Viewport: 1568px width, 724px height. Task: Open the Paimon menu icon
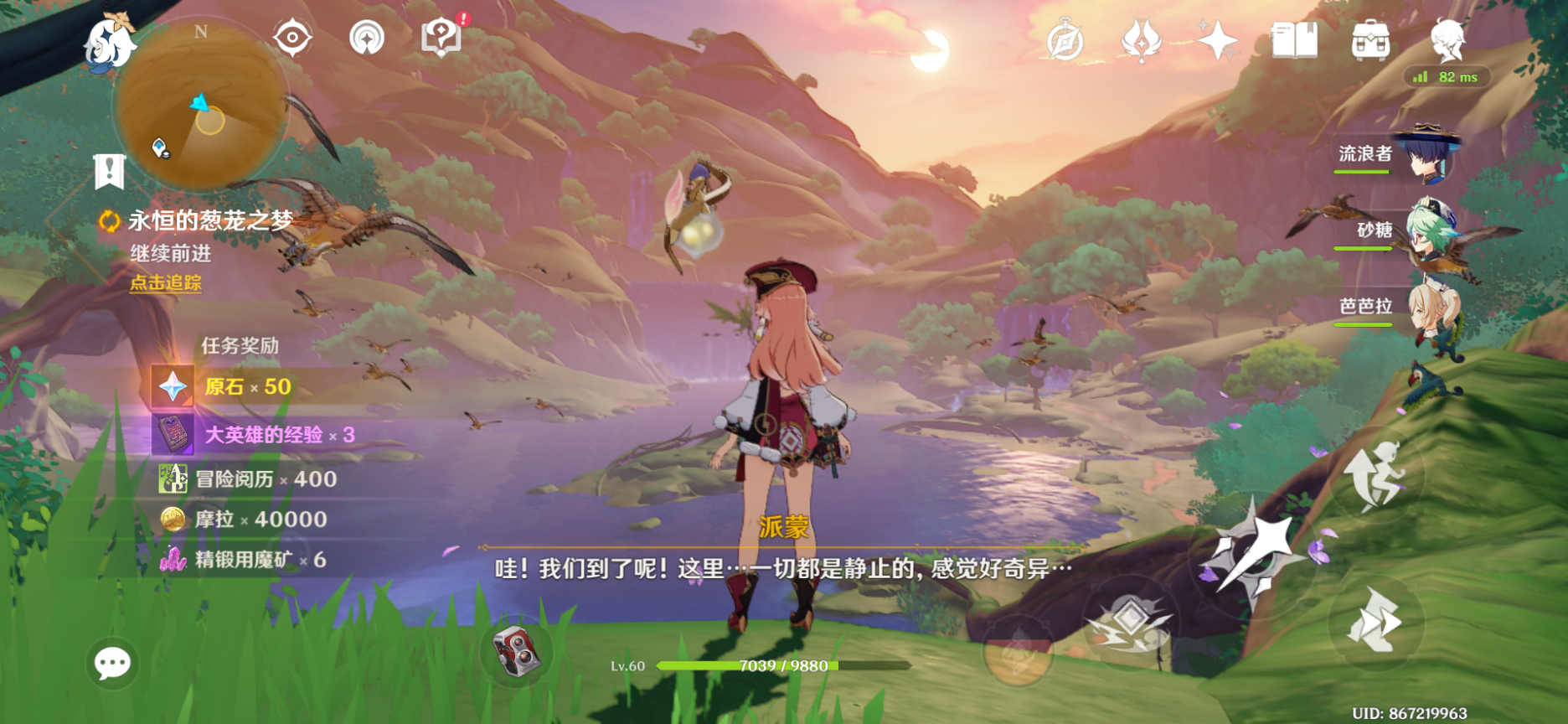pyautogui.click(x=111, y=42)
